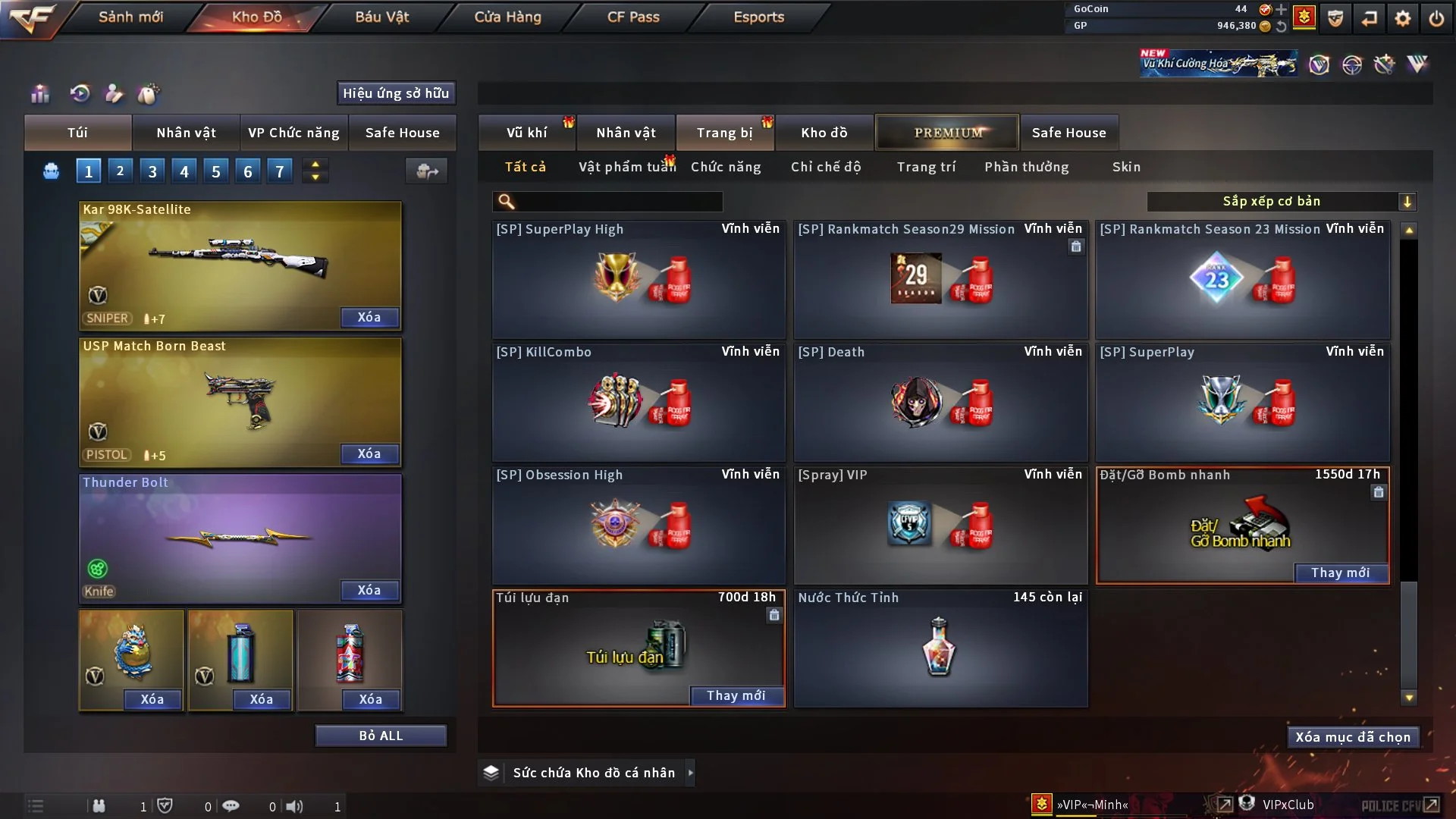Image resolution: width=1456 pixels, height=819 pixels.
Task: Choose the [SP] KillCombo spray item
Action: pyautogui.click(x=639, y=402)
